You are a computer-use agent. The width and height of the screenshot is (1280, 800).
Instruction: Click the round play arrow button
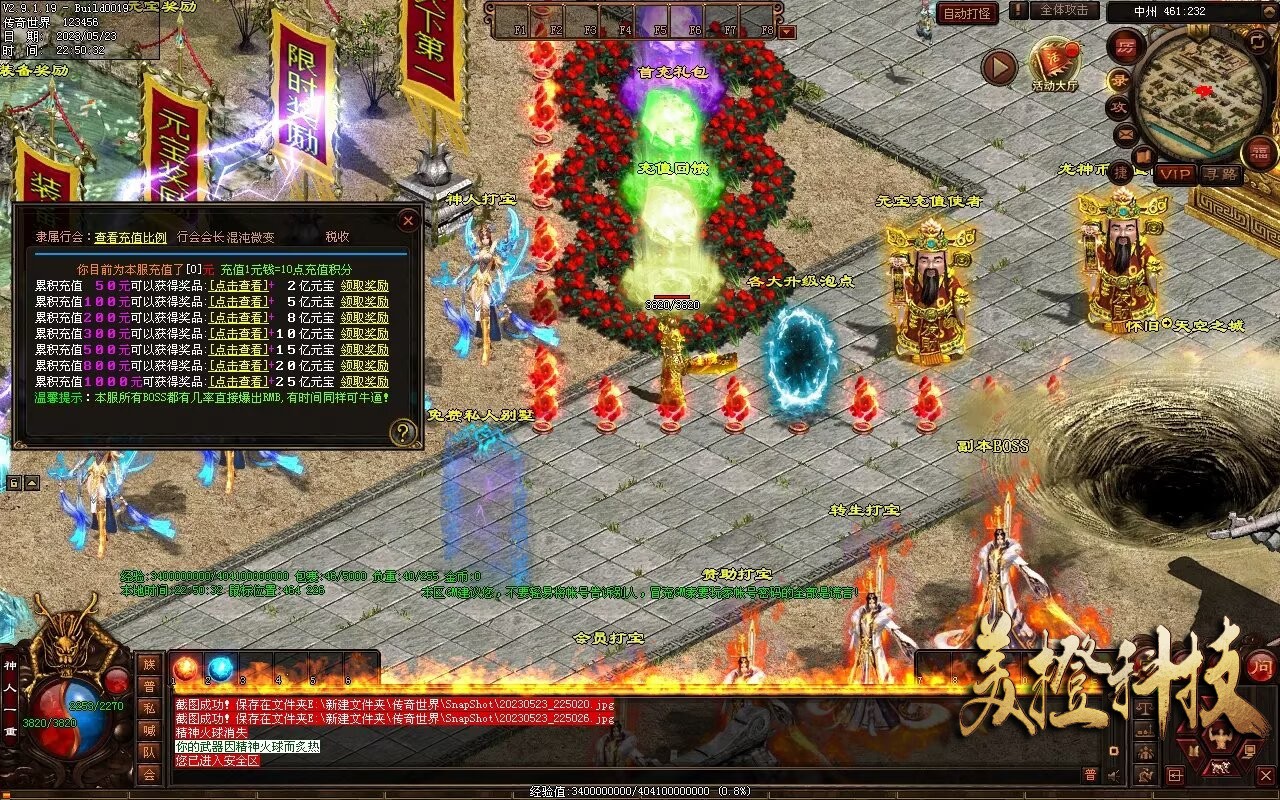(998, 68)
